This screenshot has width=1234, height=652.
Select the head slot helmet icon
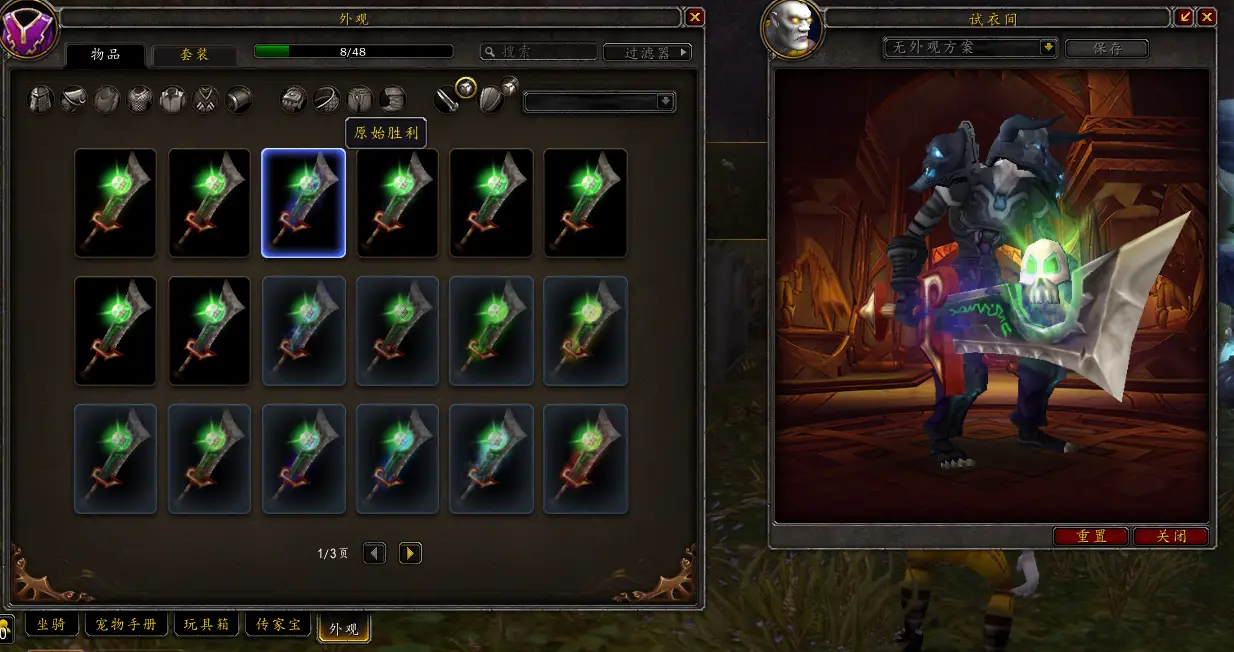pyautogui.click(x=41, y=99)
